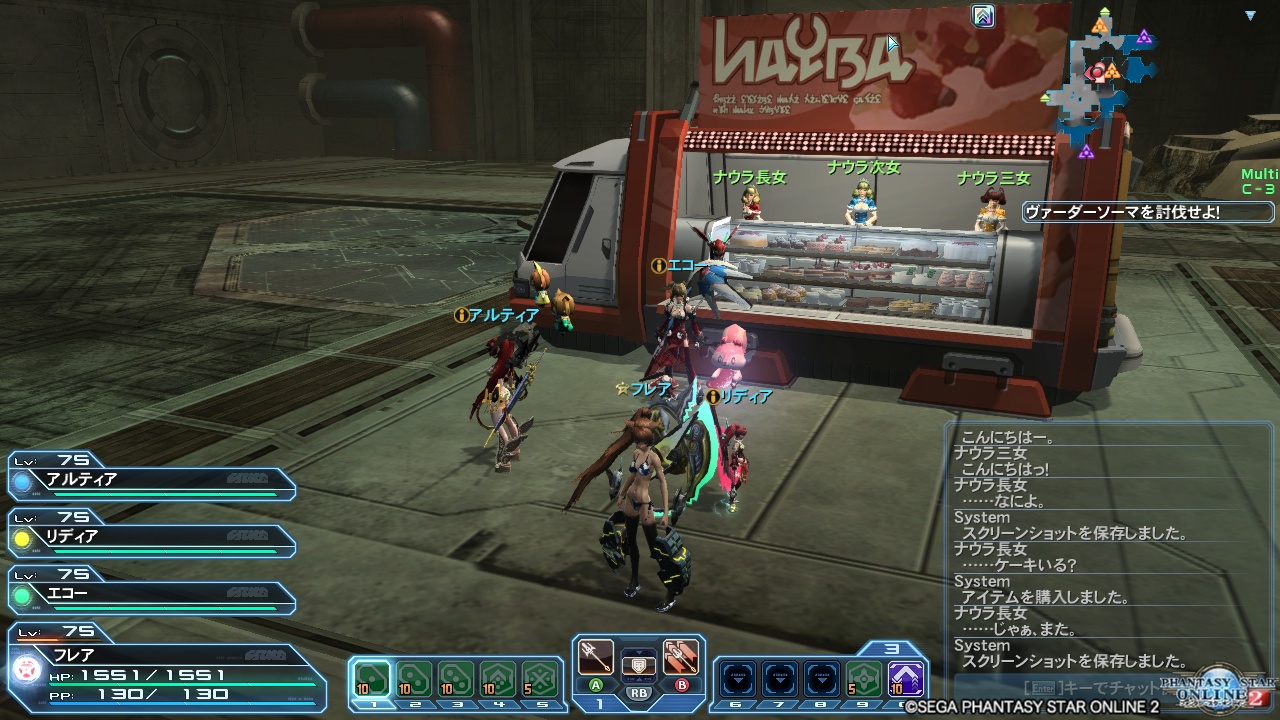The image size is (1280, 720).
Task: Toggle the info icon beside エコー's nametag
Action: pyautogui.click(x=660, y=266)
